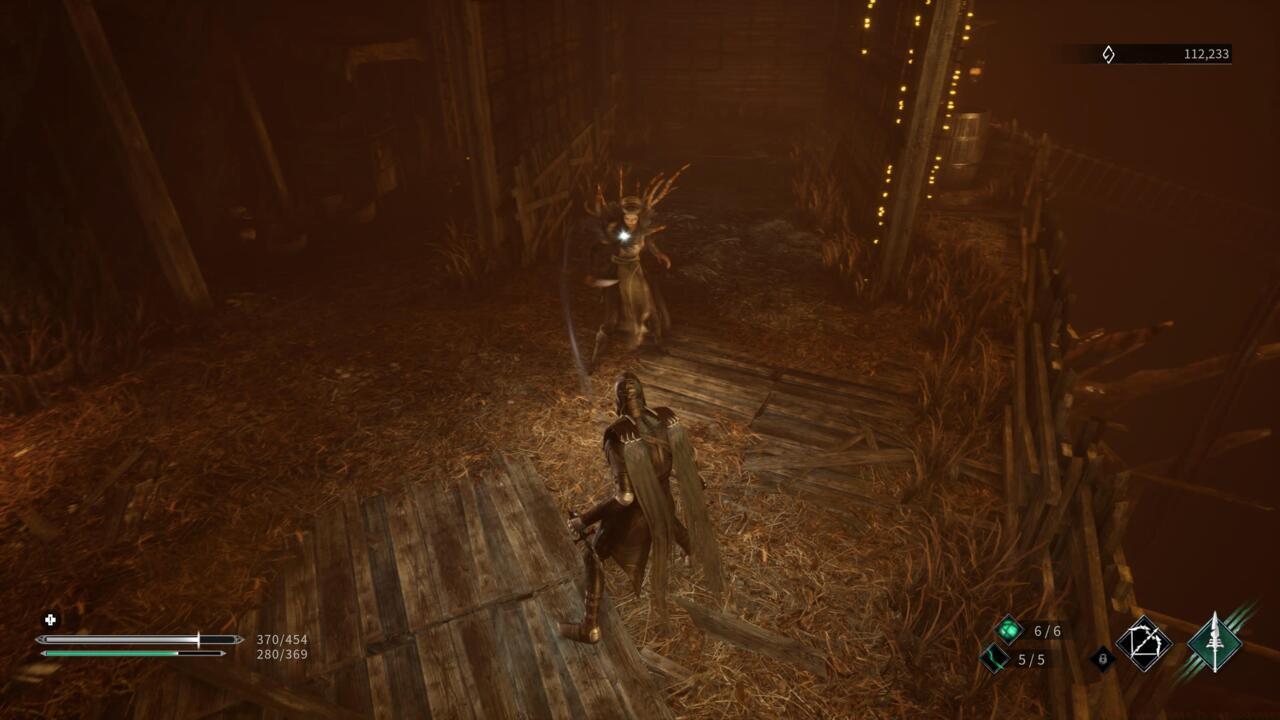Click the 6/6 potion count label

click(1049, 630)
